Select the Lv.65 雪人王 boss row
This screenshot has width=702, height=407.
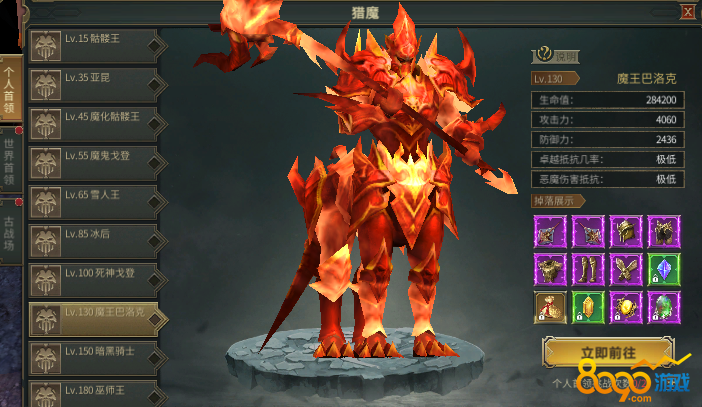pos(93,199)
